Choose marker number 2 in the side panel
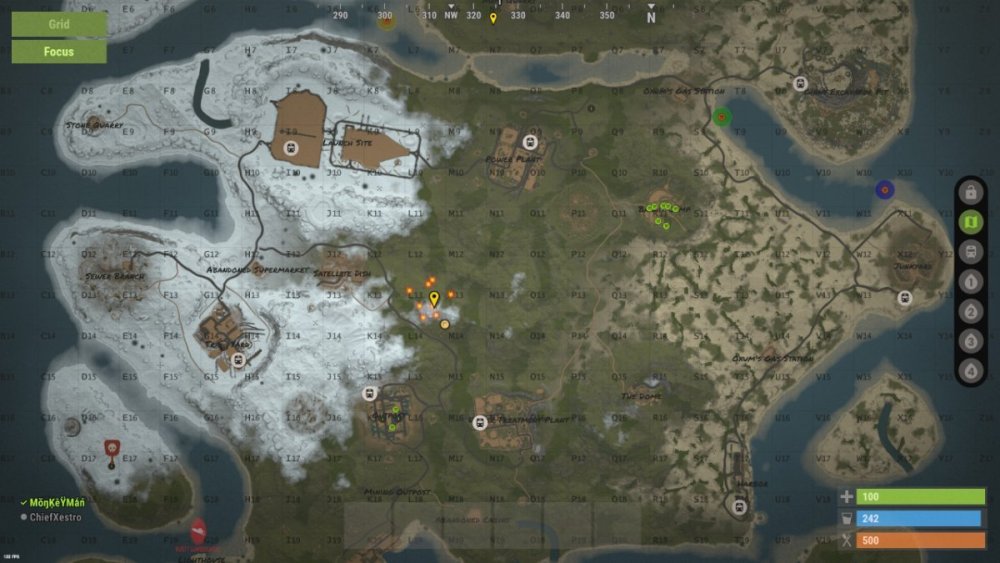 click(969, 312)
